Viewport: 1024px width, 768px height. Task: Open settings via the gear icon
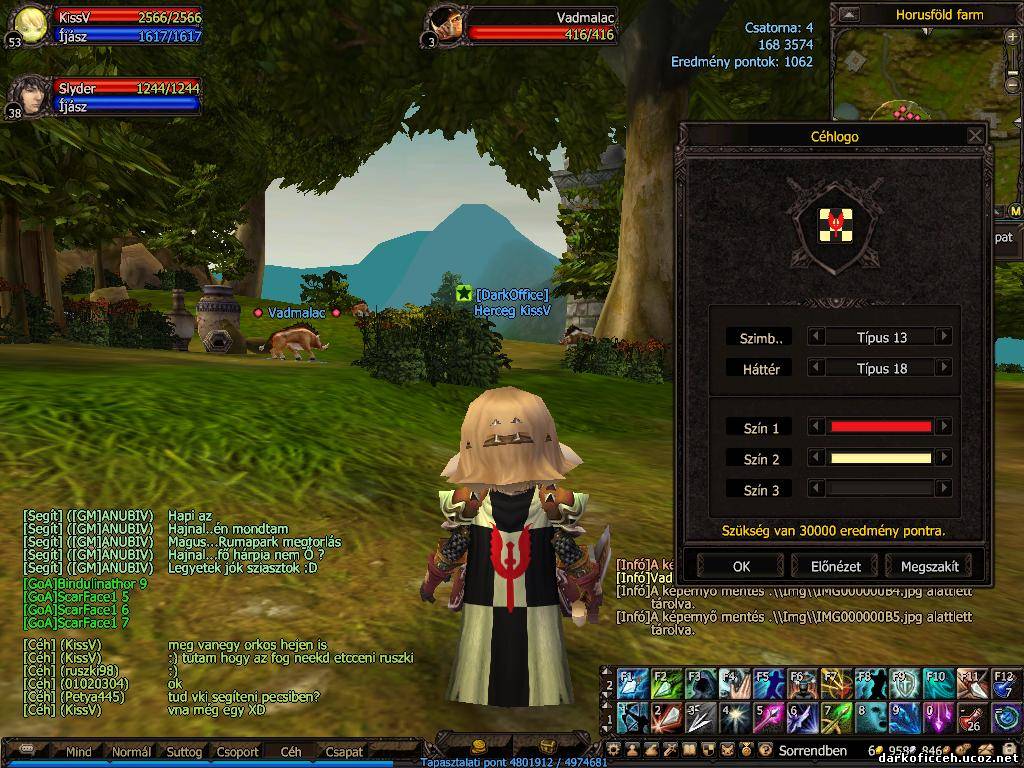point(614,750)
